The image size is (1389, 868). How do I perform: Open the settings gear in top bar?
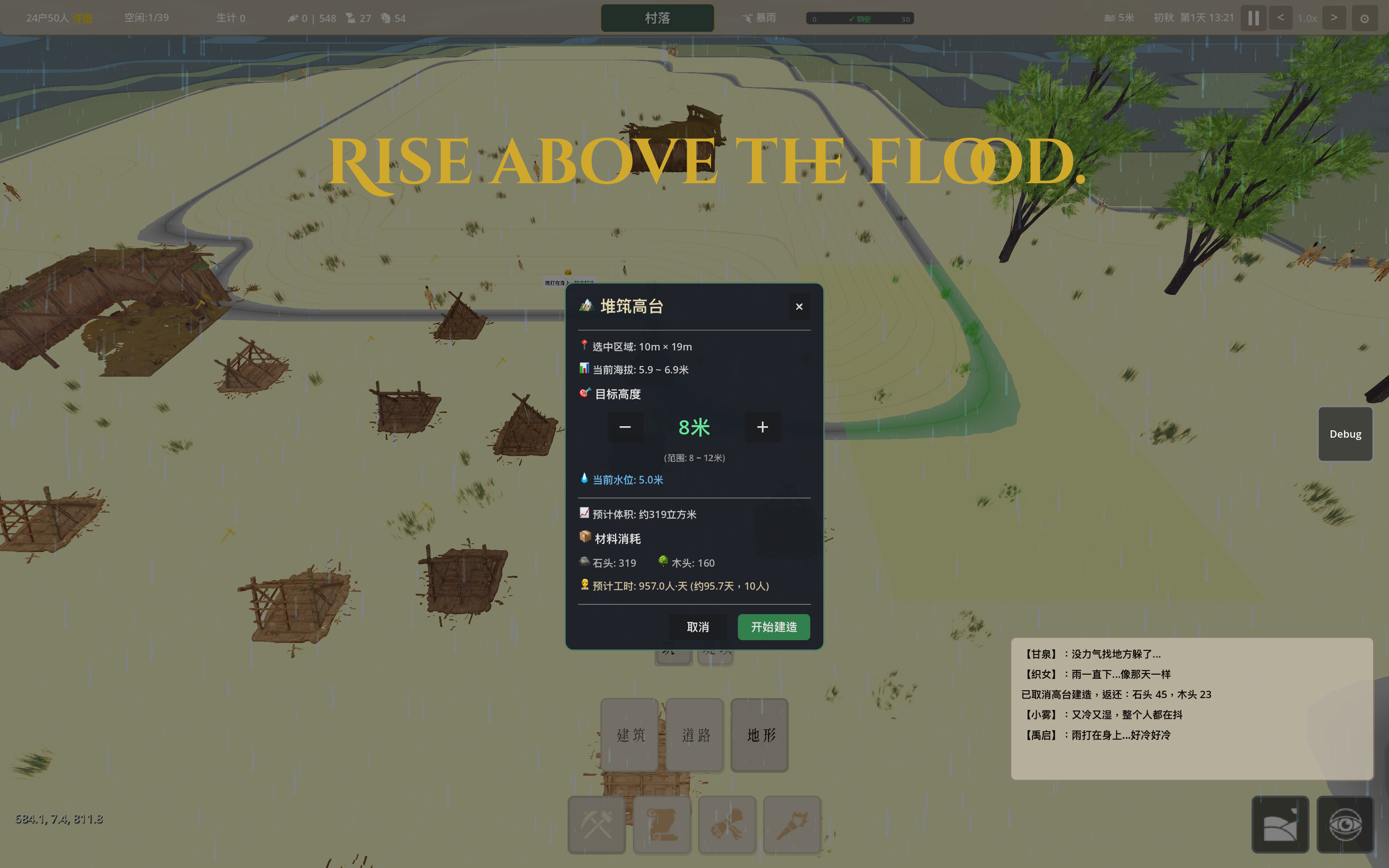pyautogui.click(x=1365, y=18)
